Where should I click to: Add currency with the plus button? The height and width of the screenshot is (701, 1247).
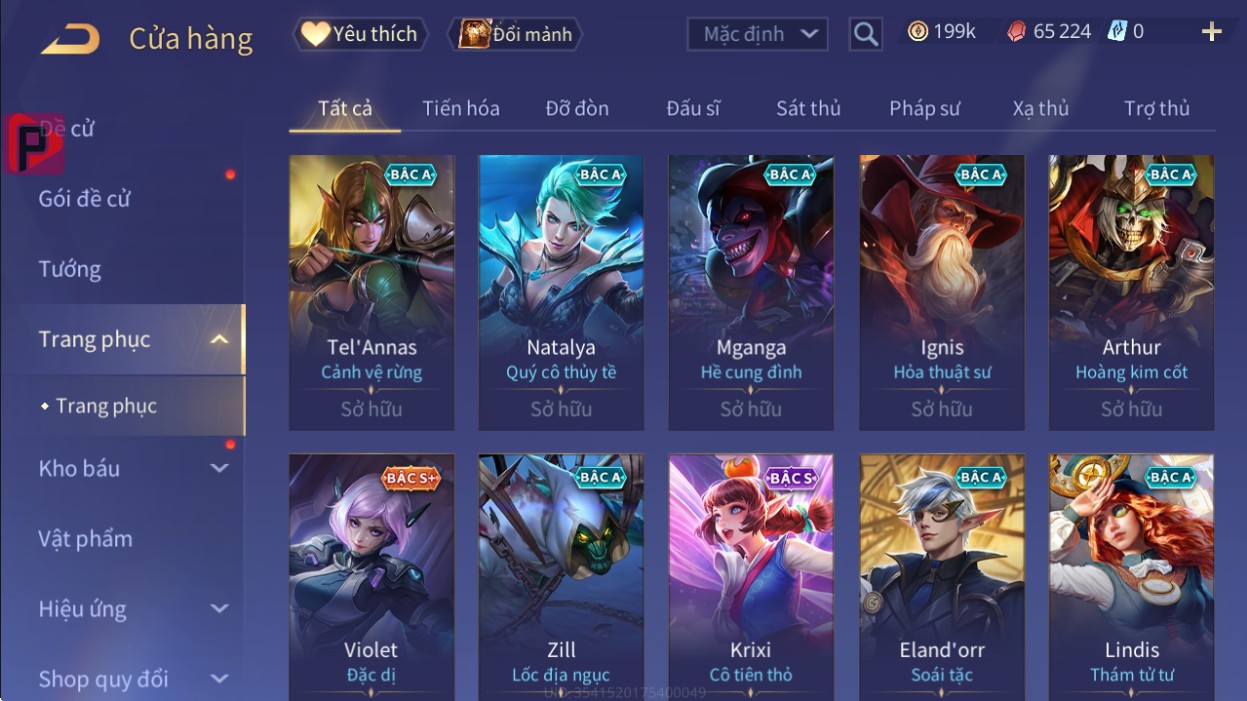point(1211,32)
